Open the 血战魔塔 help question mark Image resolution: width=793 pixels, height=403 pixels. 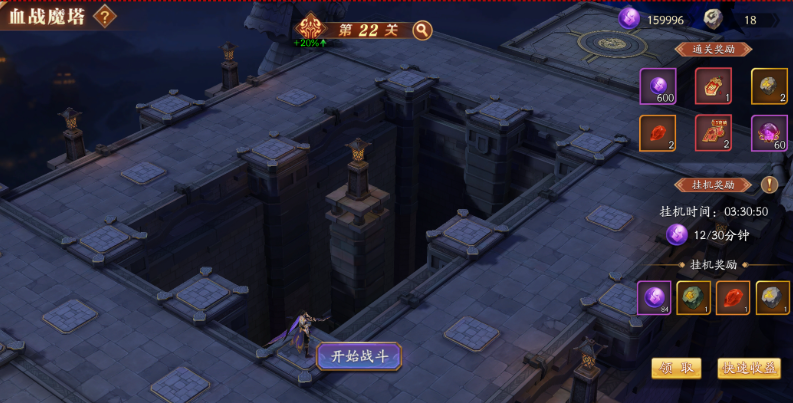click(x=103, y=17)
